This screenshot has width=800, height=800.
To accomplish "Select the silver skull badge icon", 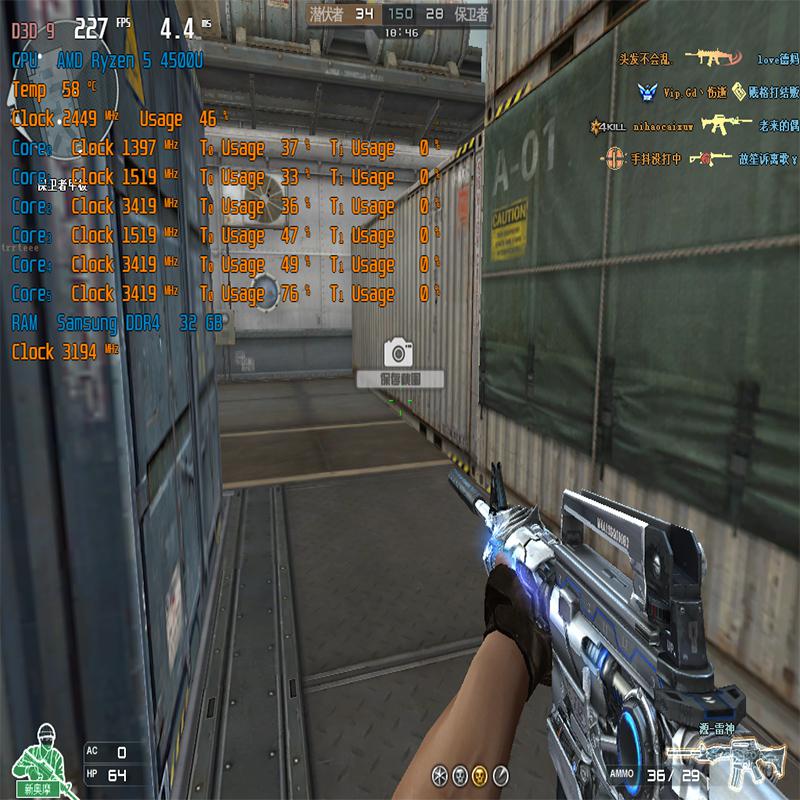I will pos(459,775).
